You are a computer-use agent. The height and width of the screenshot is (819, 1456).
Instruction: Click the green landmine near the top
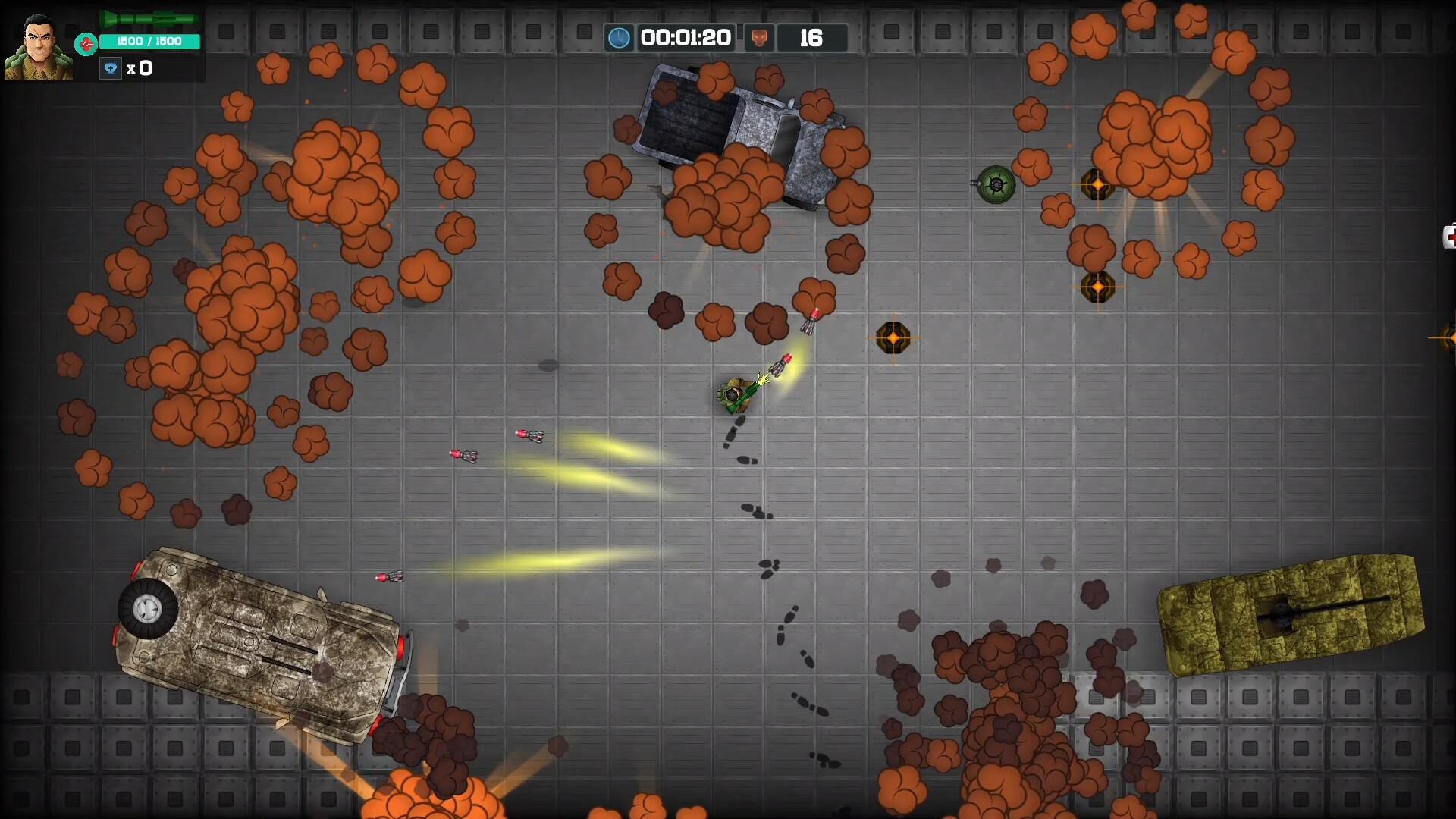click(x=996, y=186)
